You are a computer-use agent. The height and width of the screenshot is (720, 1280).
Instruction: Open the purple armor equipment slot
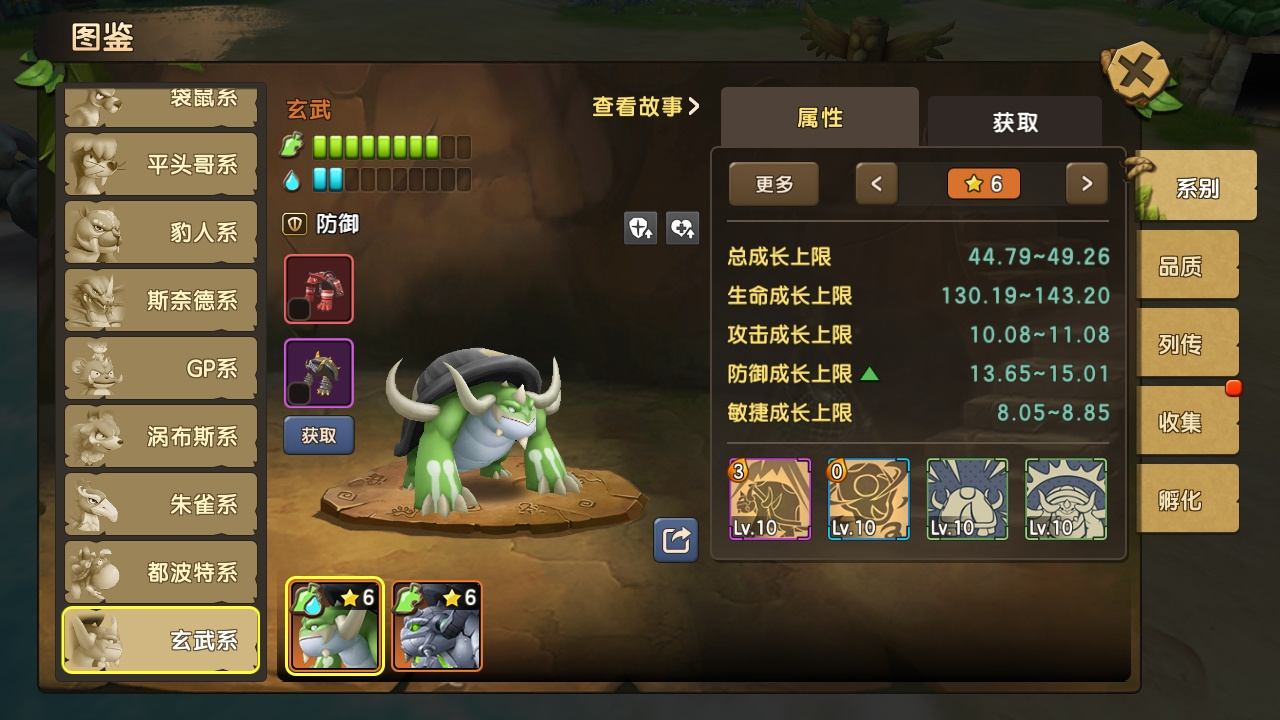click(x=318, y=372)
